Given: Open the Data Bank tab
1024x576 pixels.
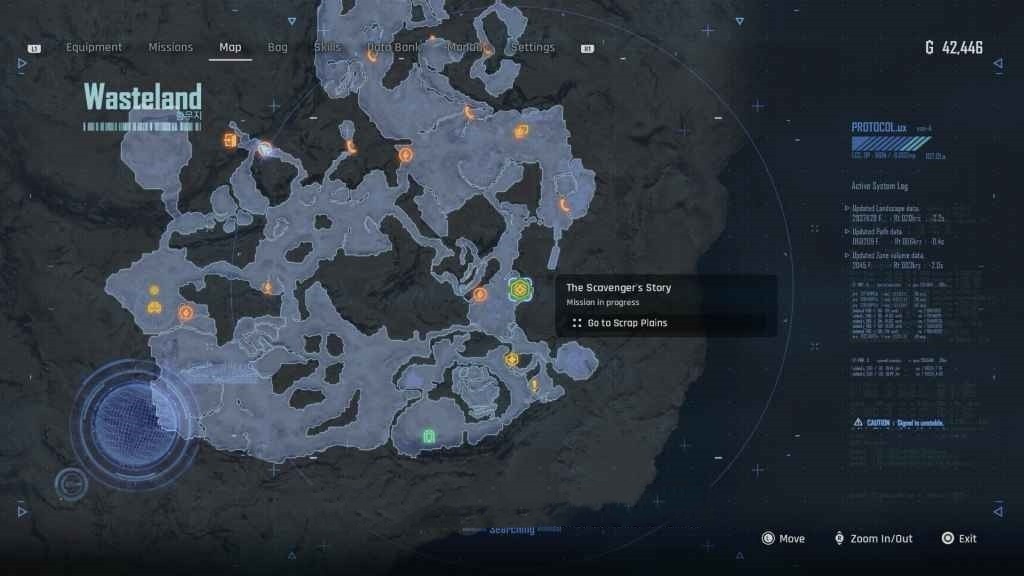Looking at the screenshot, I should pyautogui.click(x=393, y=47).
